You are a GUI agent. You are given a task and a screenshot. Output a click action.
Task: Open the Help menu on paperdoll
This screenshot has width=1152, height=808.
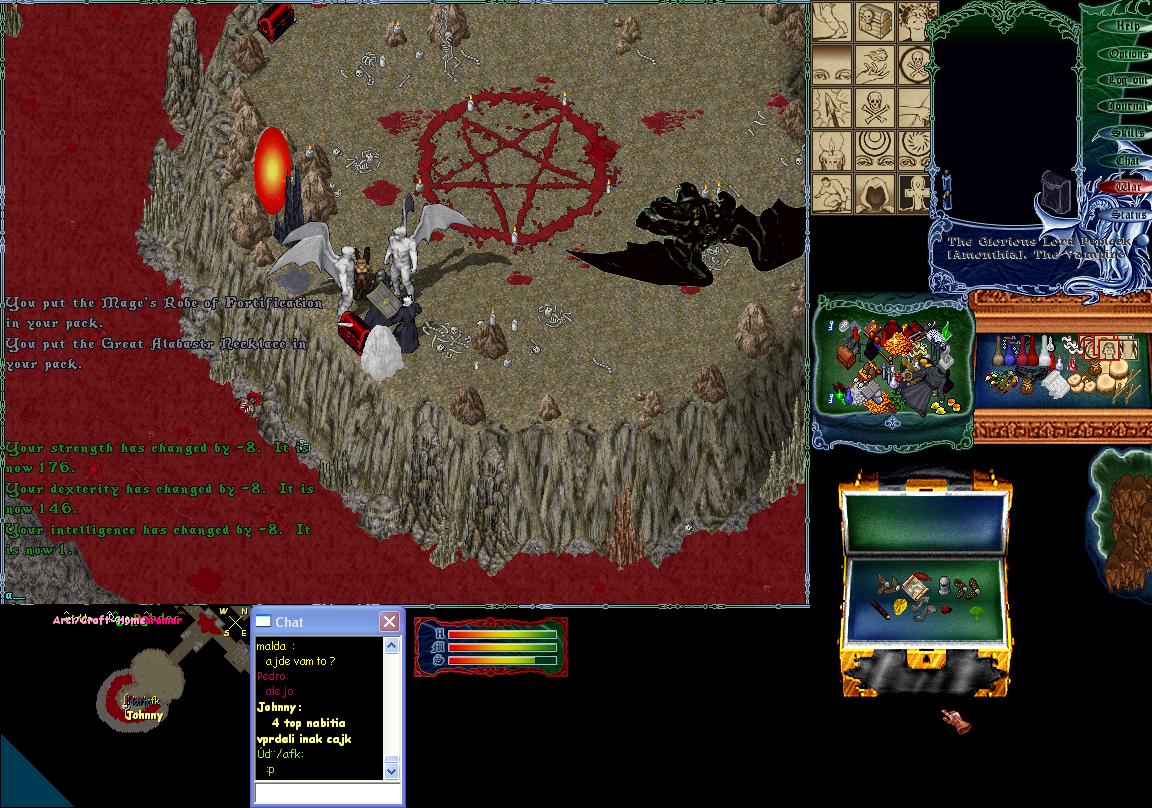pos(1127,26)
